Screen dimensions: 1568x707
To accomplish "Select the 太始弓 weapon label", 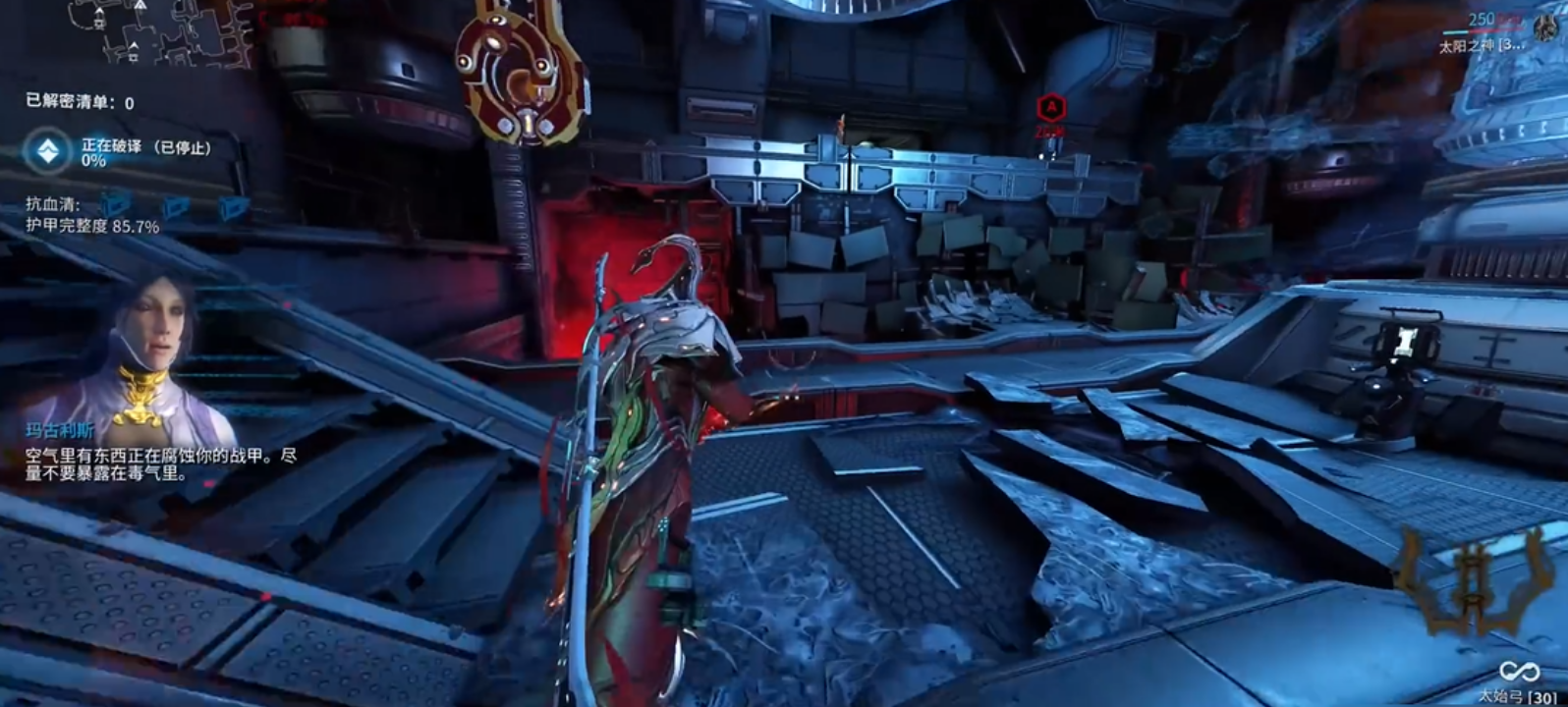I will pos(1518,696).
